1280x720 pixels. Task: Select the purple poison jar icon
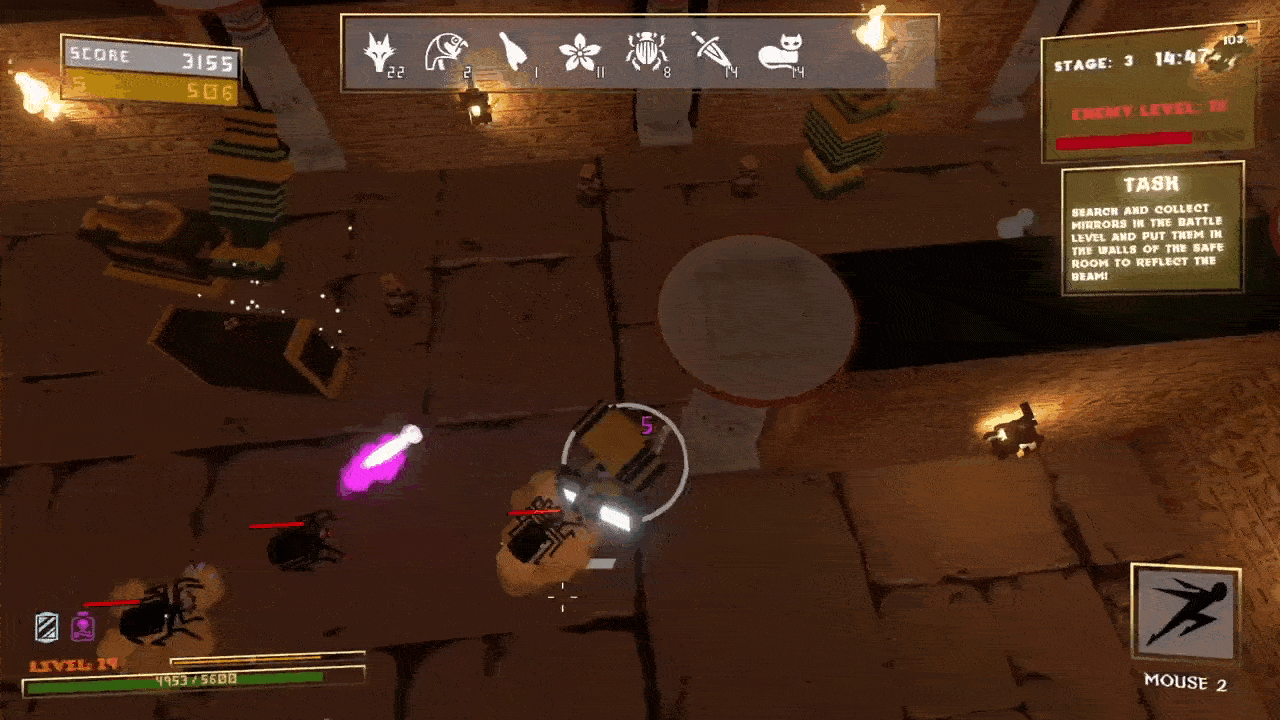point(82,627)
